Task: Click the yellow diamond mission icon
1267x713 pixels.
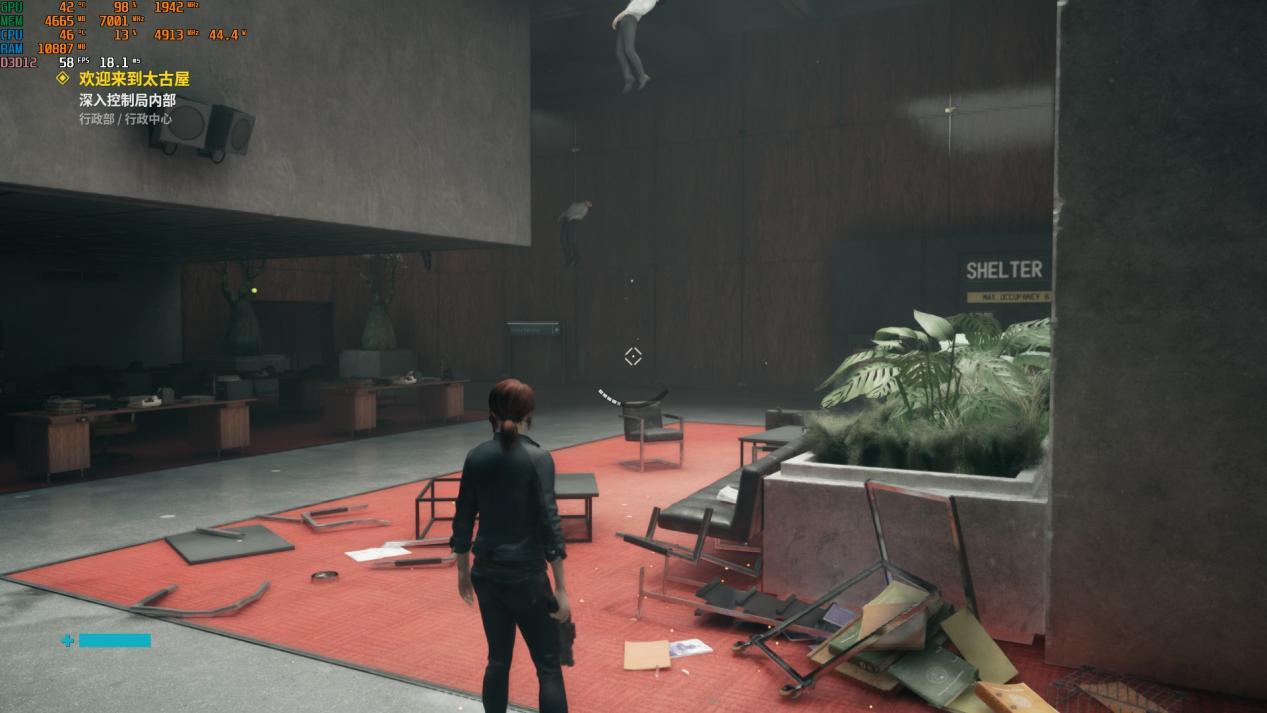Action: [x=63, y=78]
